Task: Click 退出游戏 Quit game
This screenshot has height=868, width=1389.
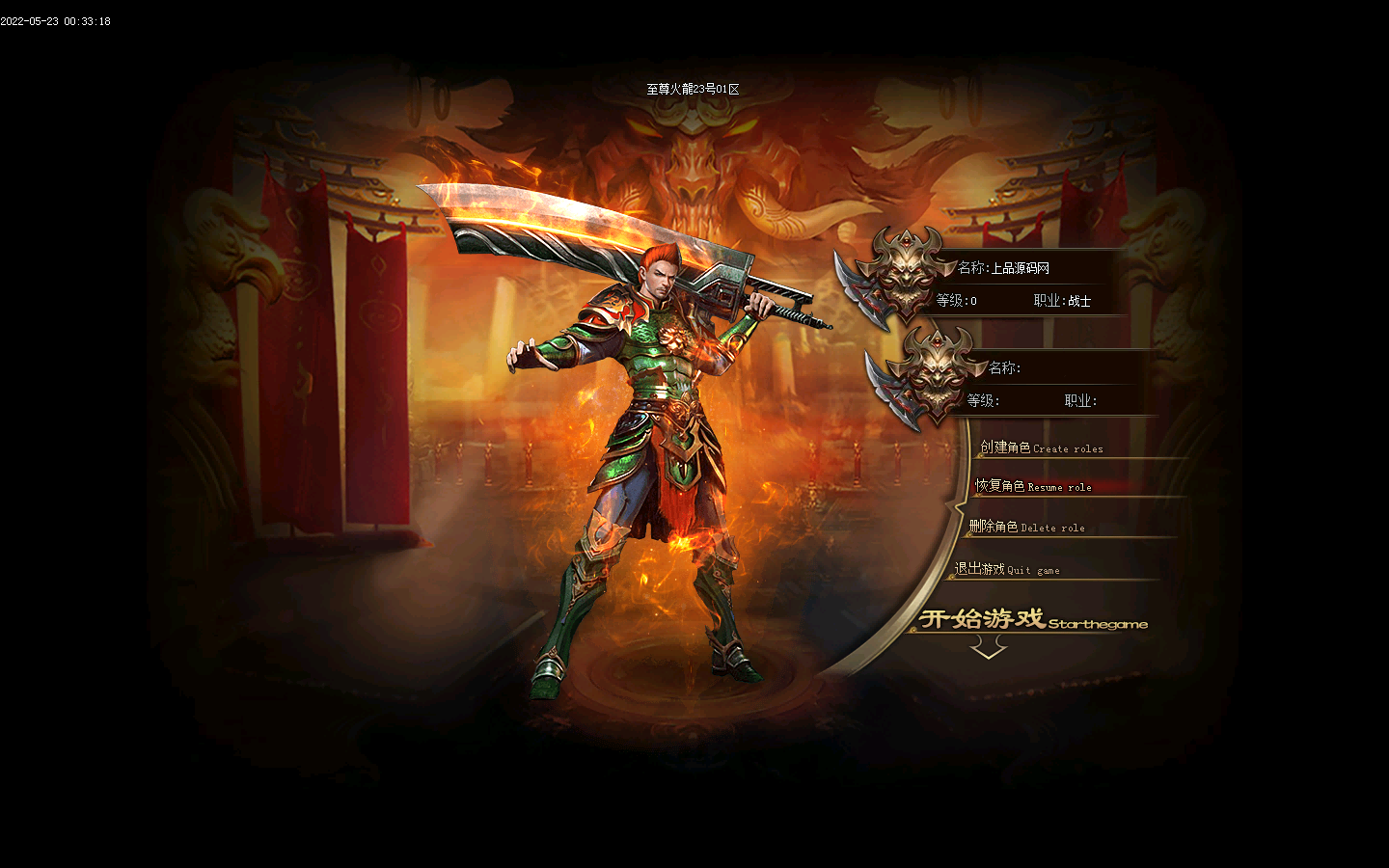Action: (1007, 569)
